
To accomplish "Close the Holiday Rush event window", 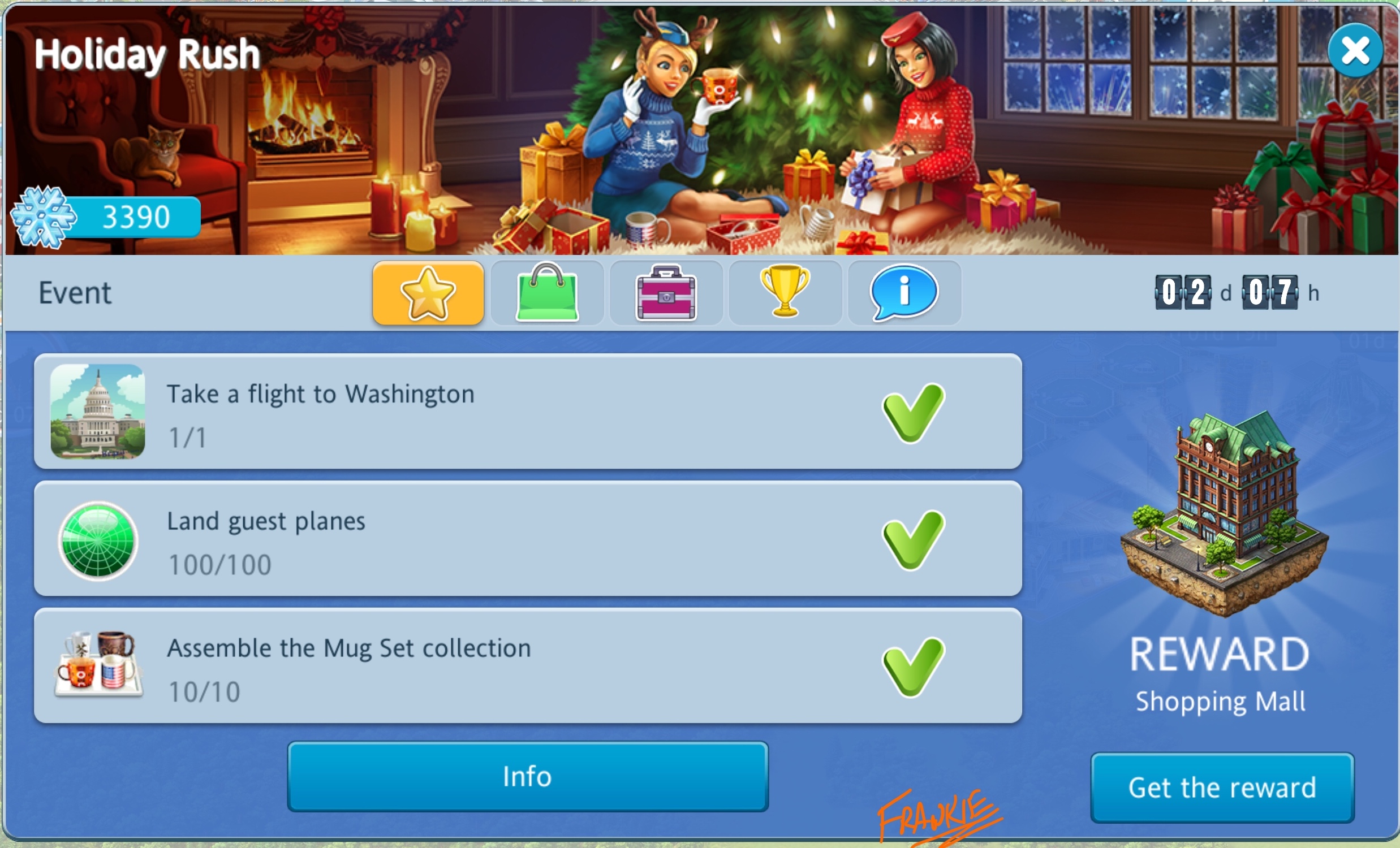I will tap(1355, 50).
